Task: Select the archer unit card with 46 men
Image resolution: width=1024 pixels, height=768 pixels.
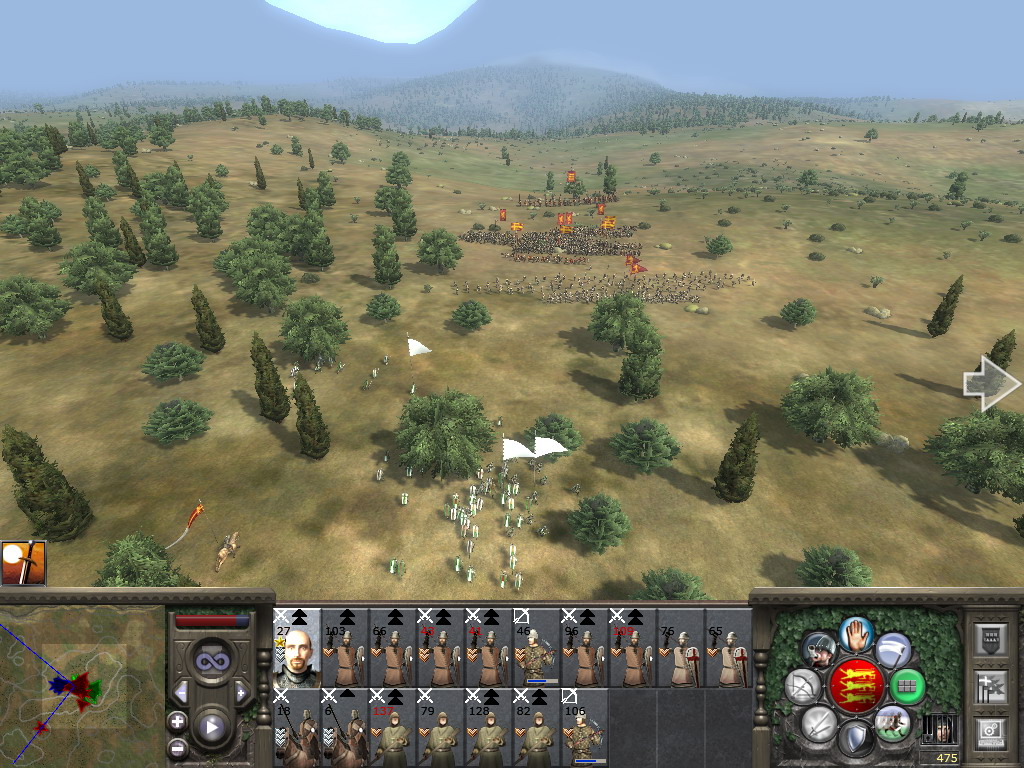Action: 537,648
